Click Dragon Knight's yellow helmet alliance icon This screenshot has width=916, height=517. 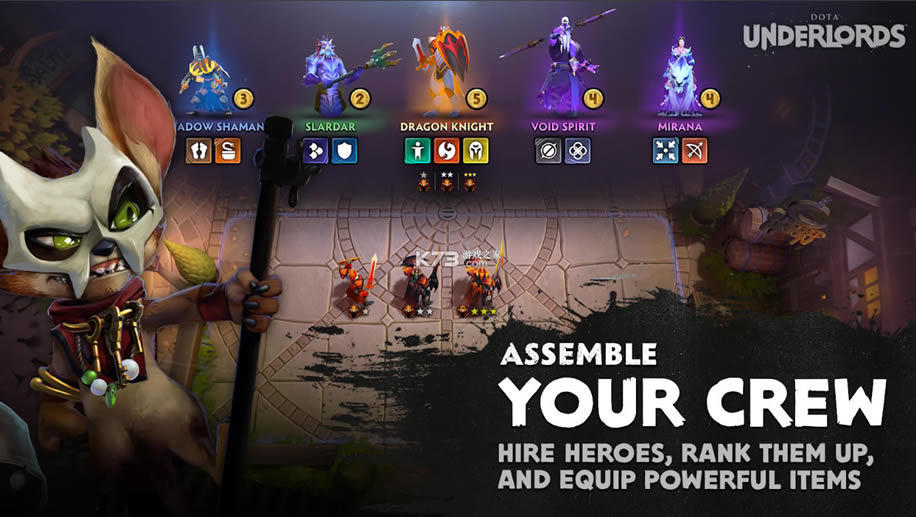coord(476,151)
